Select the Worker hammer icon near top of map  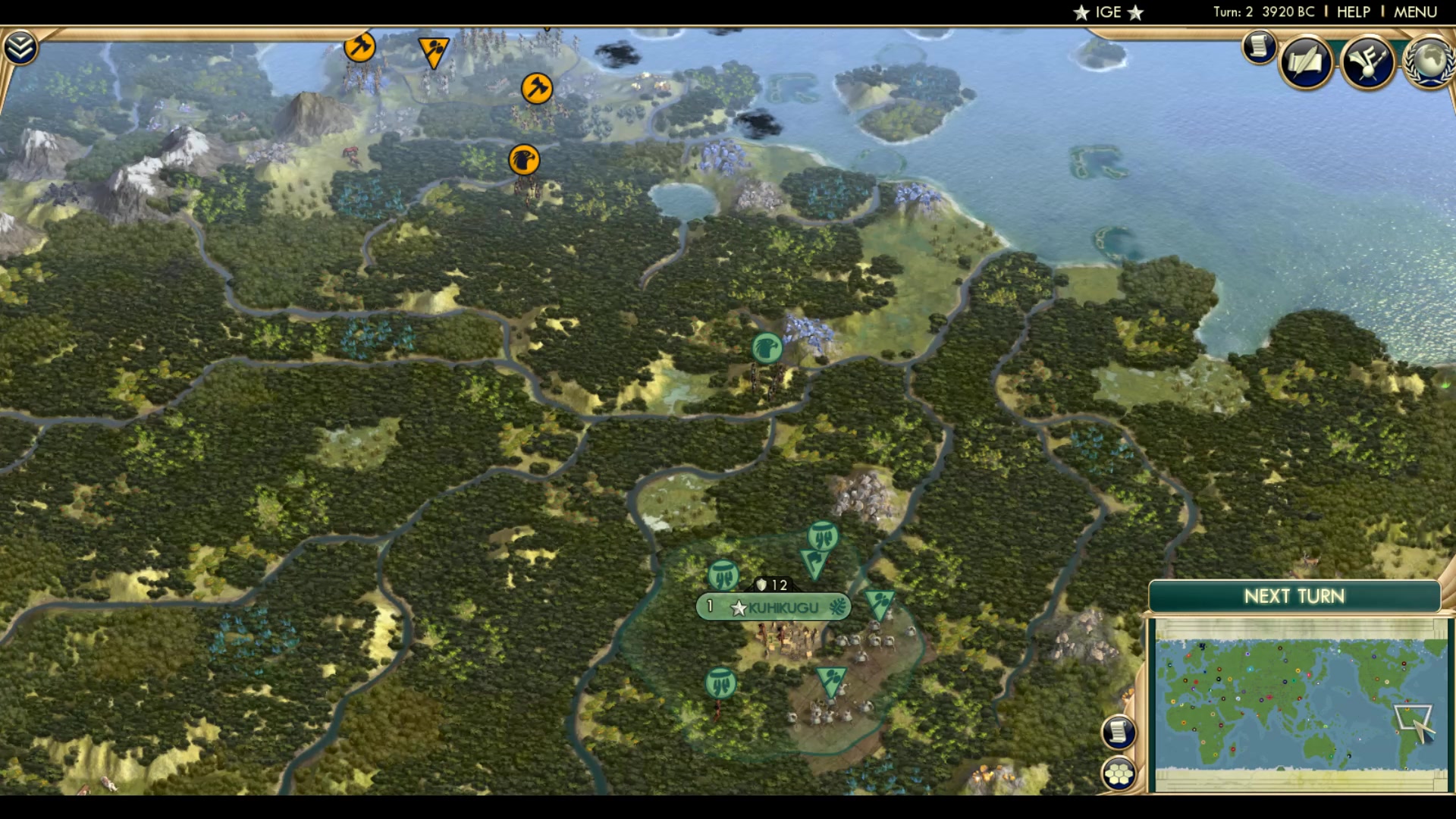[x=360, y=47]
